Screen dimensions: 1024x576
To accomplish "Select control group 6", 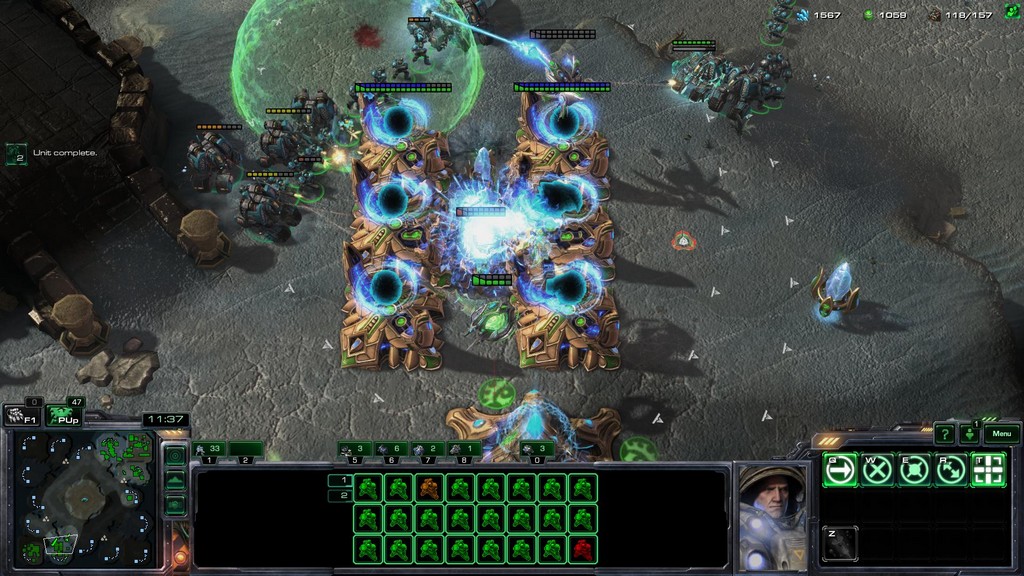I will [x=392, y=450].
